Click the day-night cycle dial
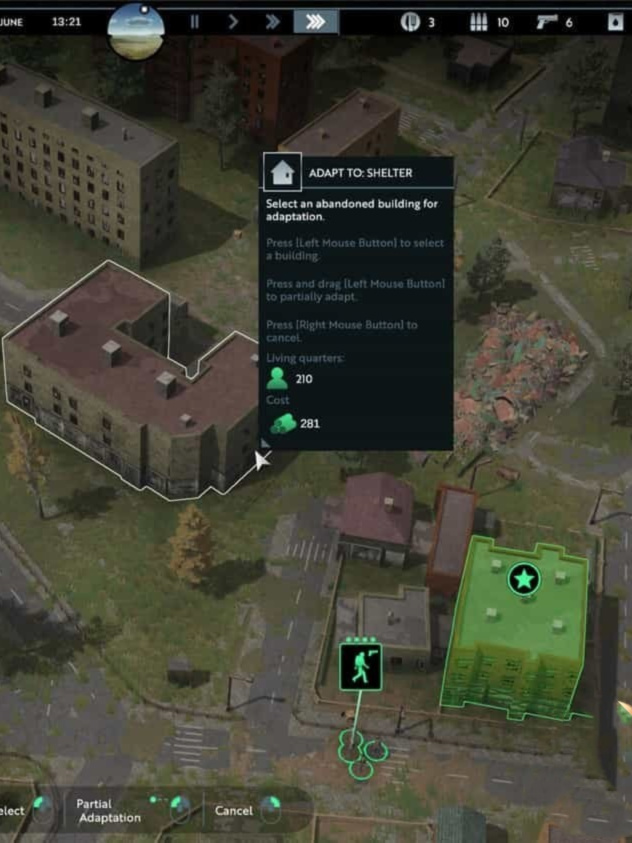The height and width of the screenshot is (843, 632). click(136, 28)
